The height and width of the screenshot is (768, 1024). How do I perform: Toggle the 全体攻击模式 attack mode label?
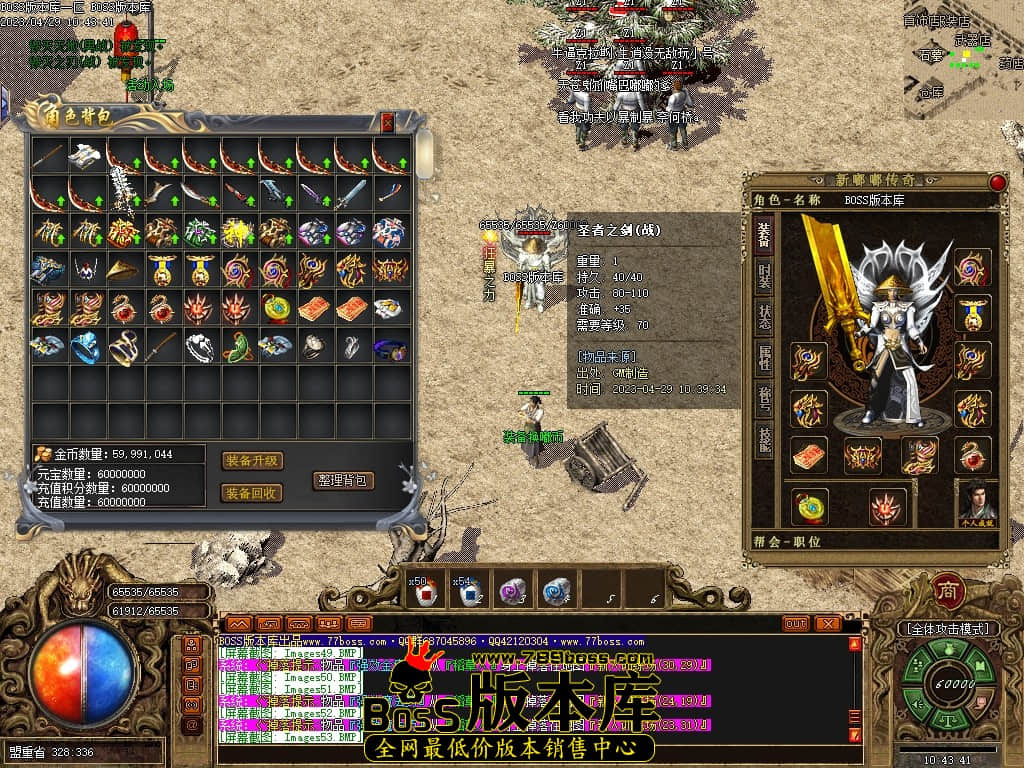(947, 629)
